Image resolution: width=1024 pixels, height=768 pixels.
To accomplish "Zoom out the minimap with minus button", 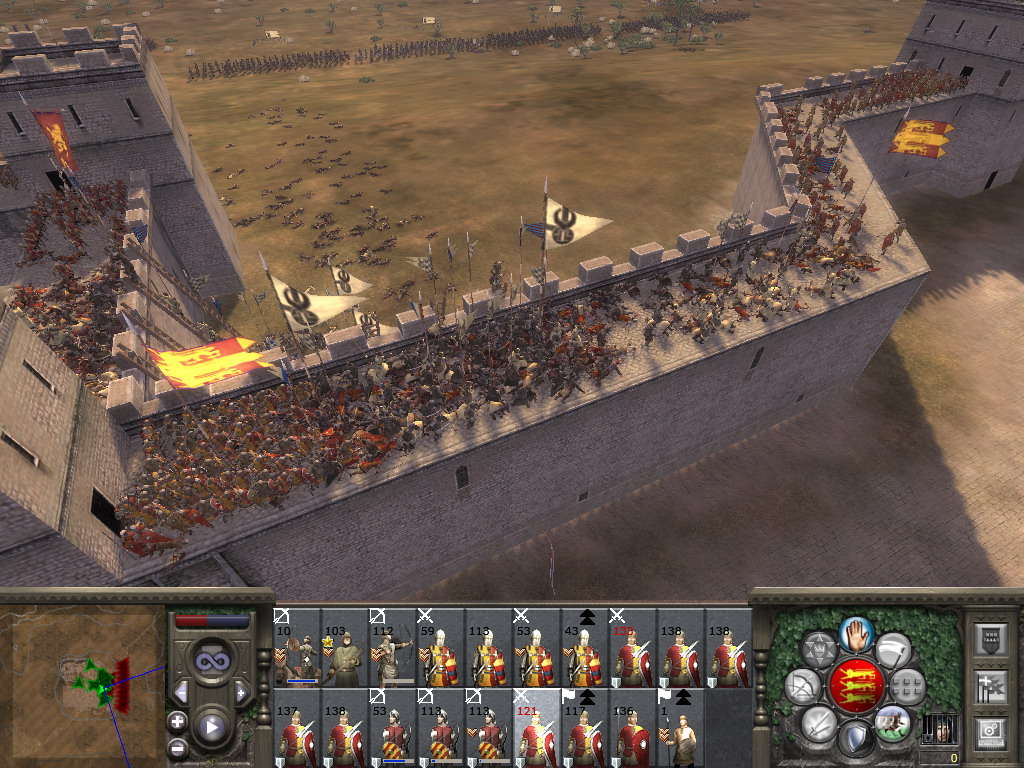I will [x=178, y=747].
